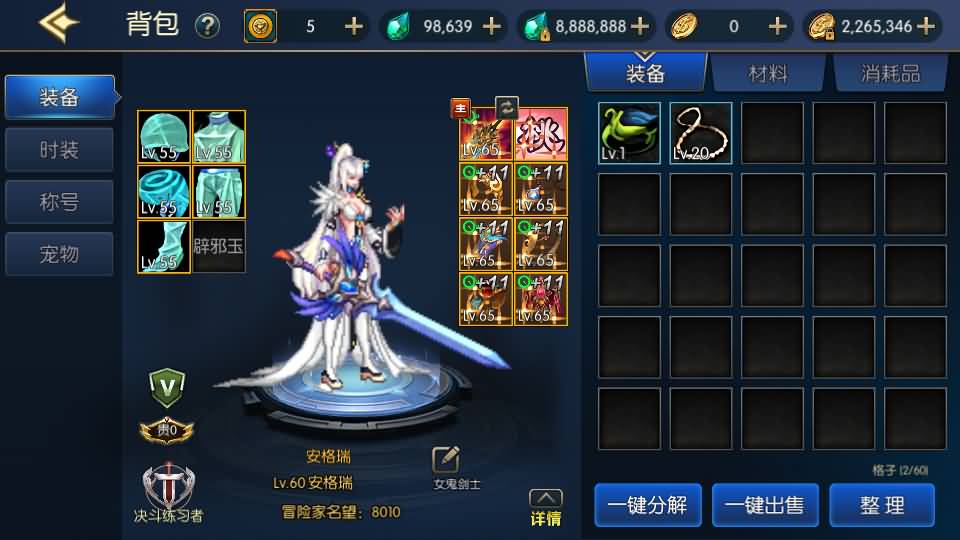
Task: Tap the 一键分解 disassemble-all button
Action: tap(647, 505)
